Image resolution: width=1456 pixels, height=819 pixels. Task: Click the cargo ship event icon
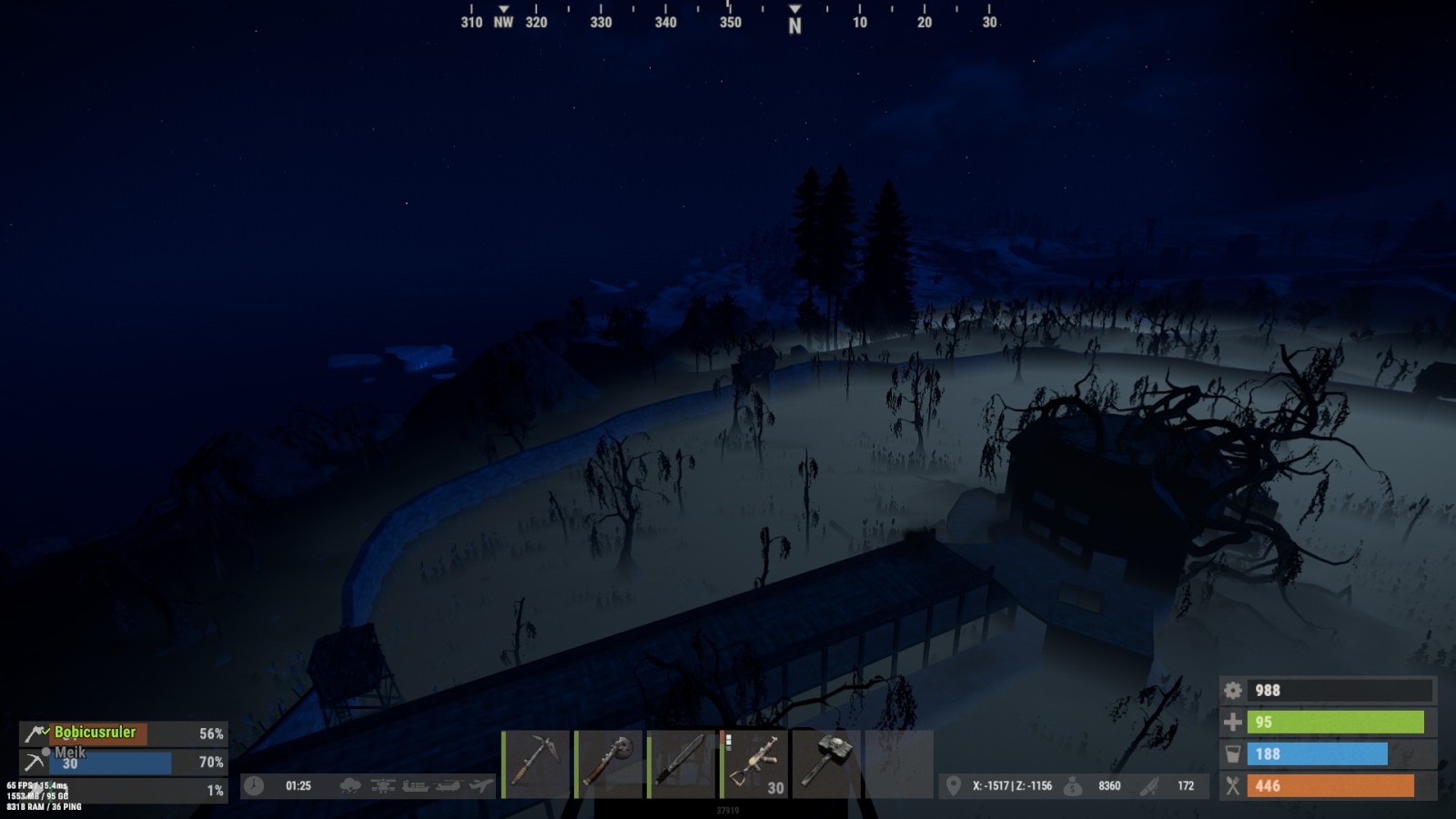415,786
